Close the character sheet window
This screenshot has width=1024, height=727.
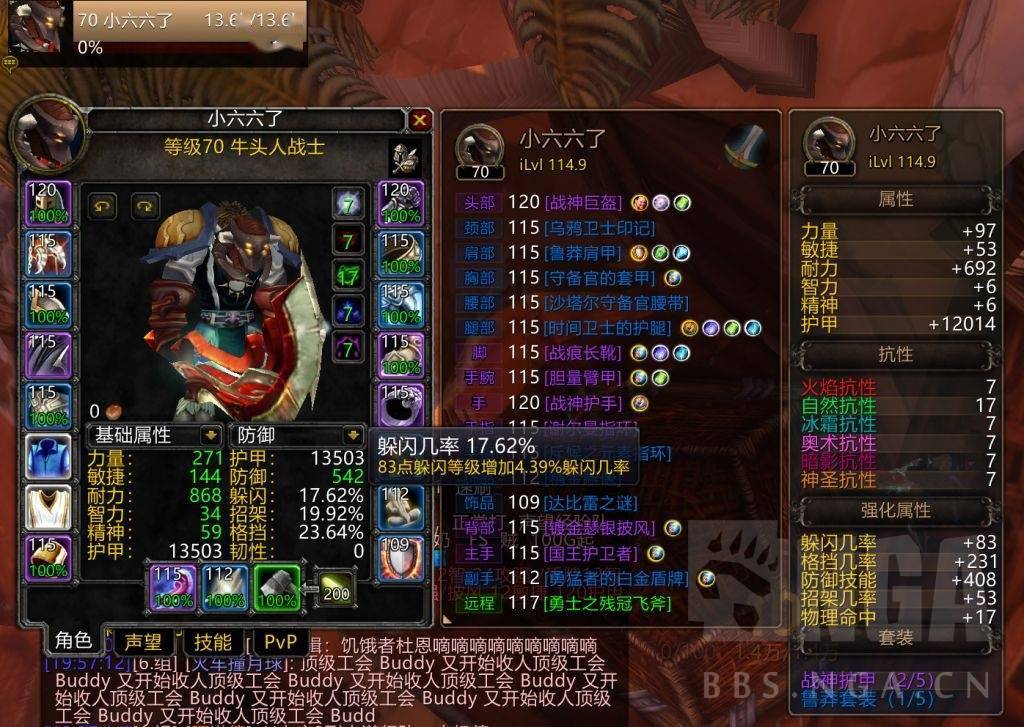point(419,121)
